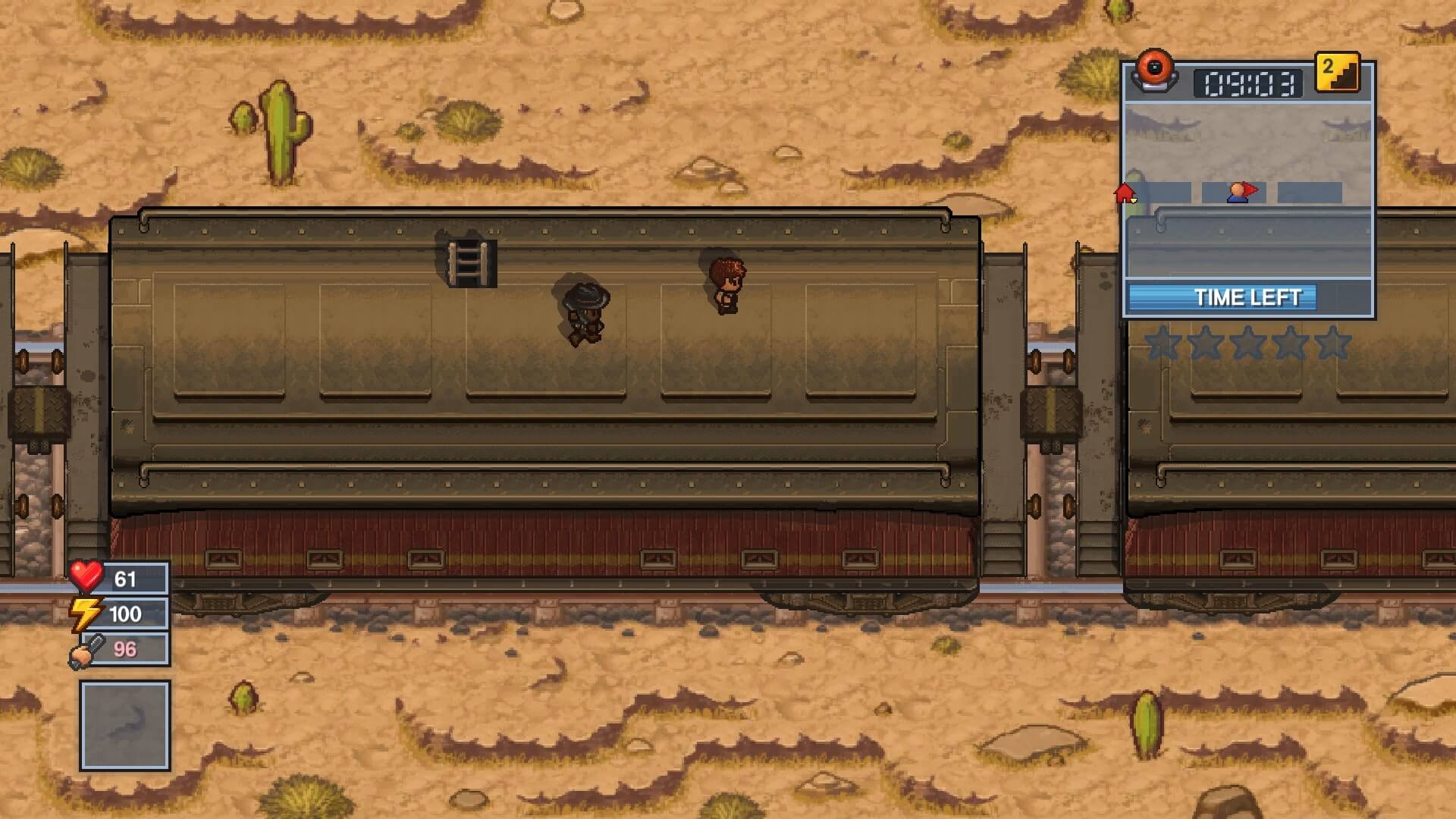Click the floor 2 stairs icon

pyautogui.click(x=1337, y=73)
